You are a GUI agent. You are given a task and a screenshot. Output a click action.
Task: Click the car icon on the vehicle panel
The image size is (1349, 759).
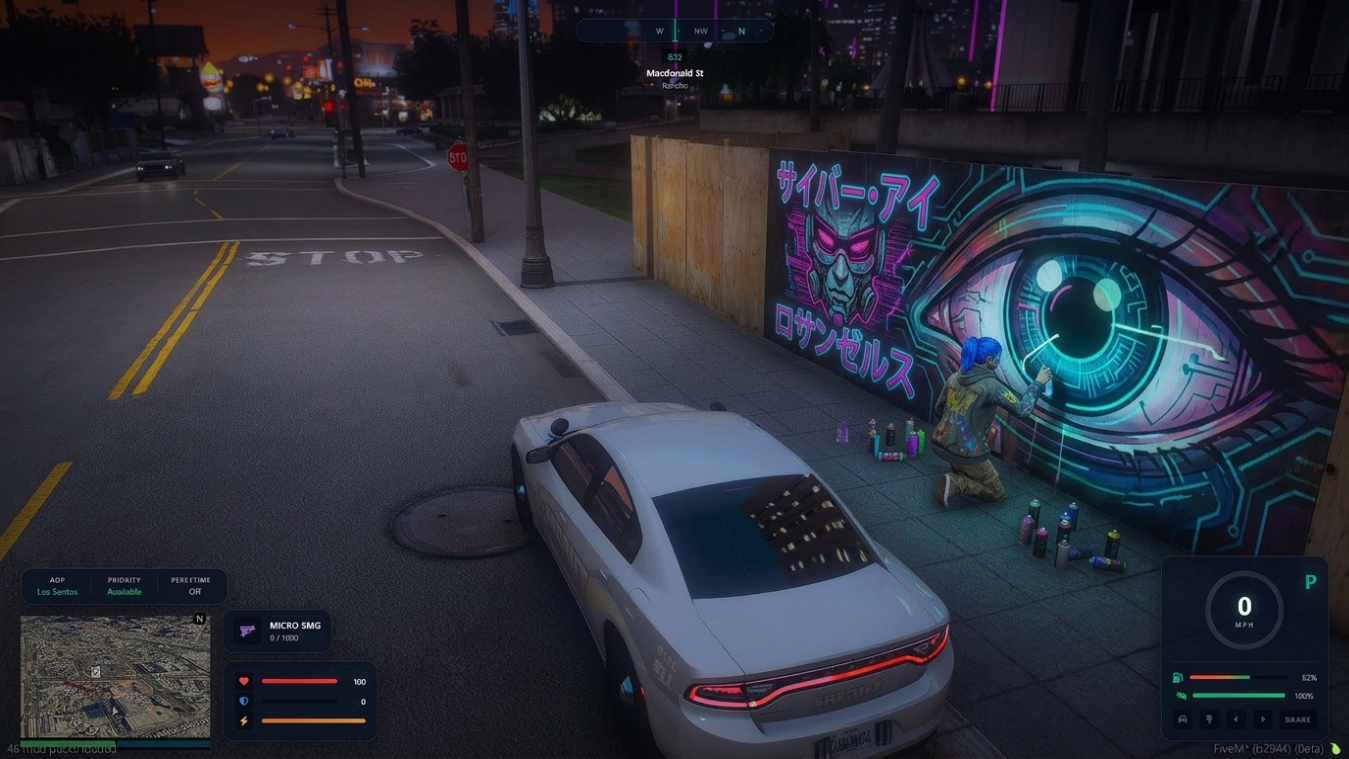[x=1183, y=719]
